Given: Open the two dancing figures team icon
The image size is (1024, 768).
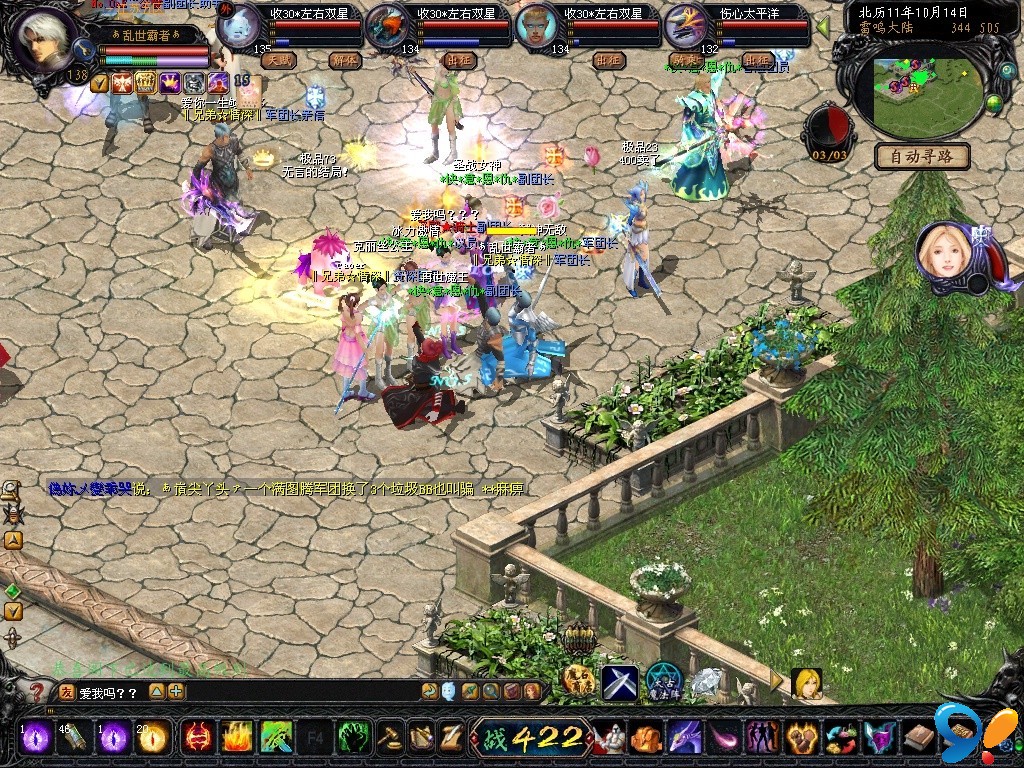Looking at the screenshot, I should pyautogui.click(x=763, y=738).
